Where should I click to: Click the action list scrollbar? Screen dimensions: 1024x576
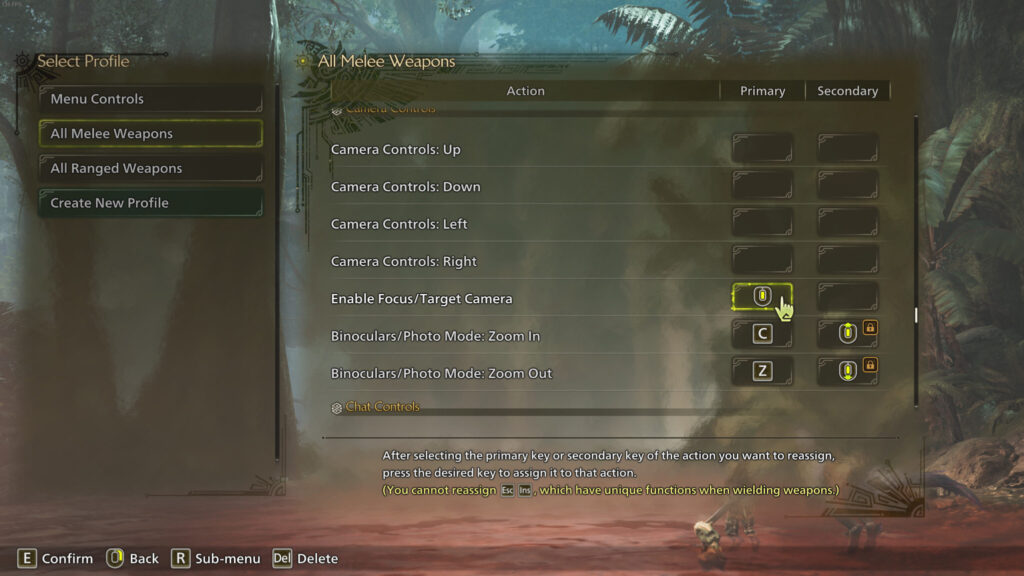(915, 315)
